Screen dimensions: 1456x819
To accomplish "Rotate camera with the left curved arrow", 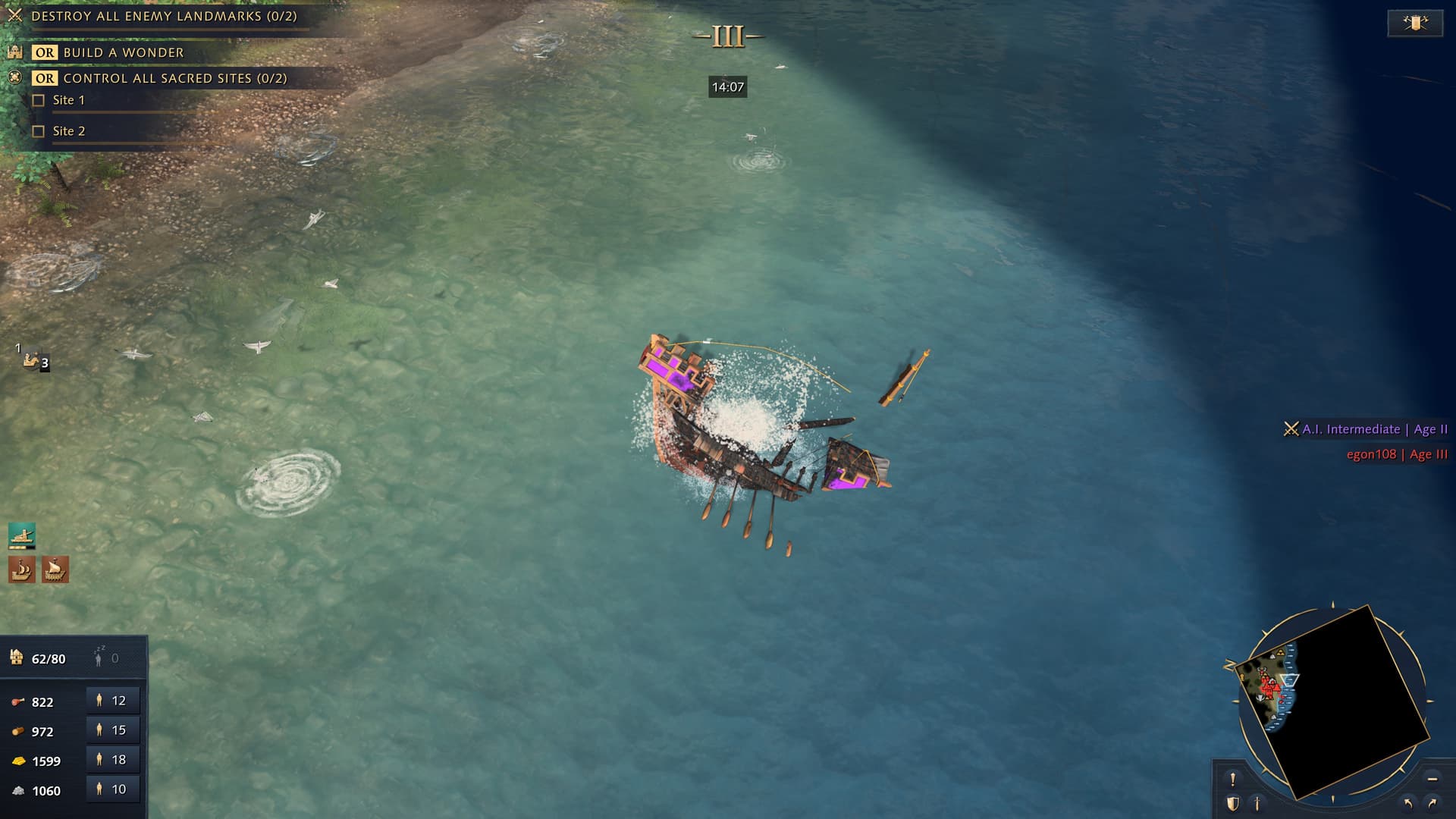I will tap(1408, 803).
